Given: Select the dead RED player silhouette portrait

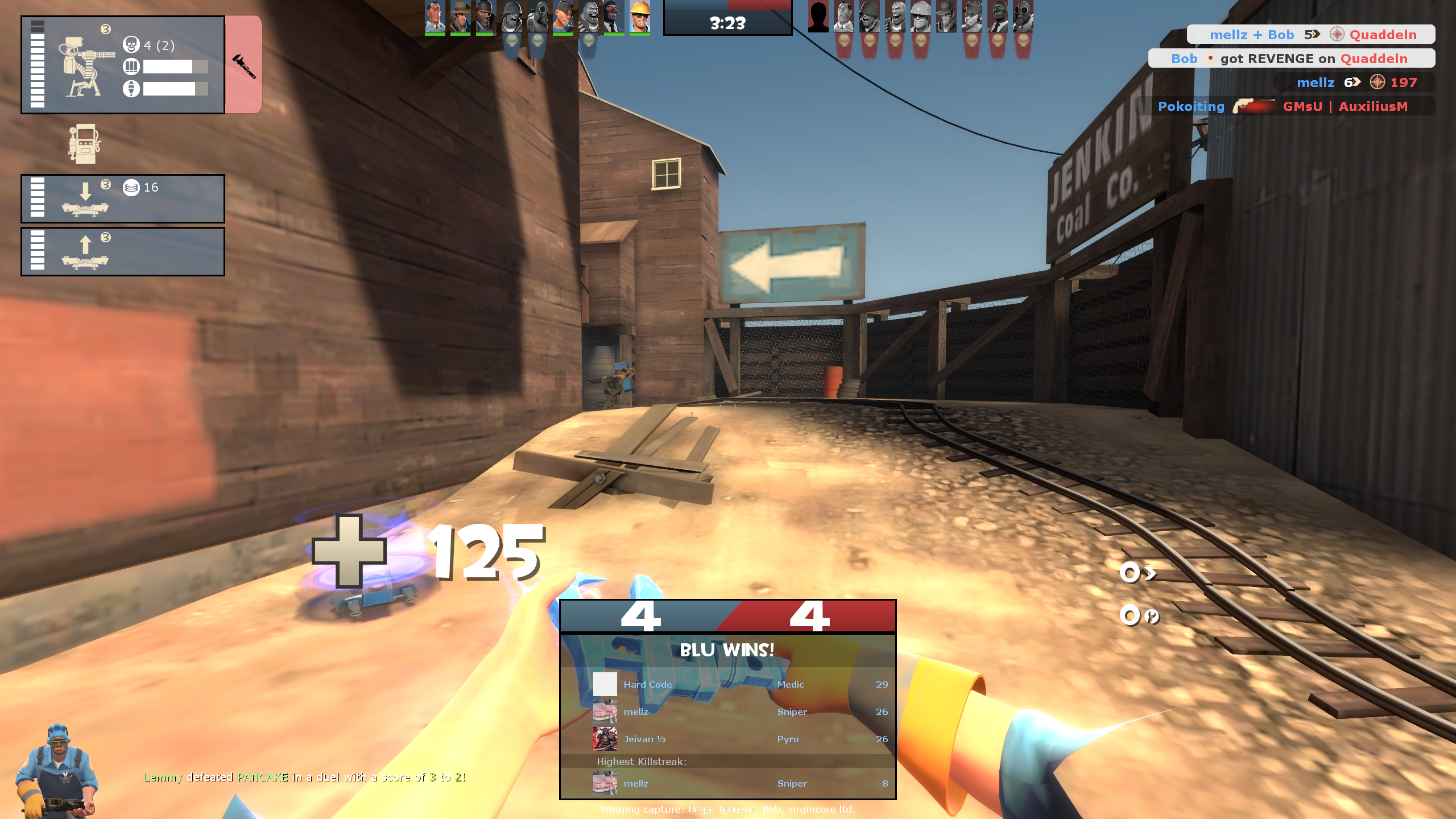Looking at the screenshot, I should pos(818,17).
